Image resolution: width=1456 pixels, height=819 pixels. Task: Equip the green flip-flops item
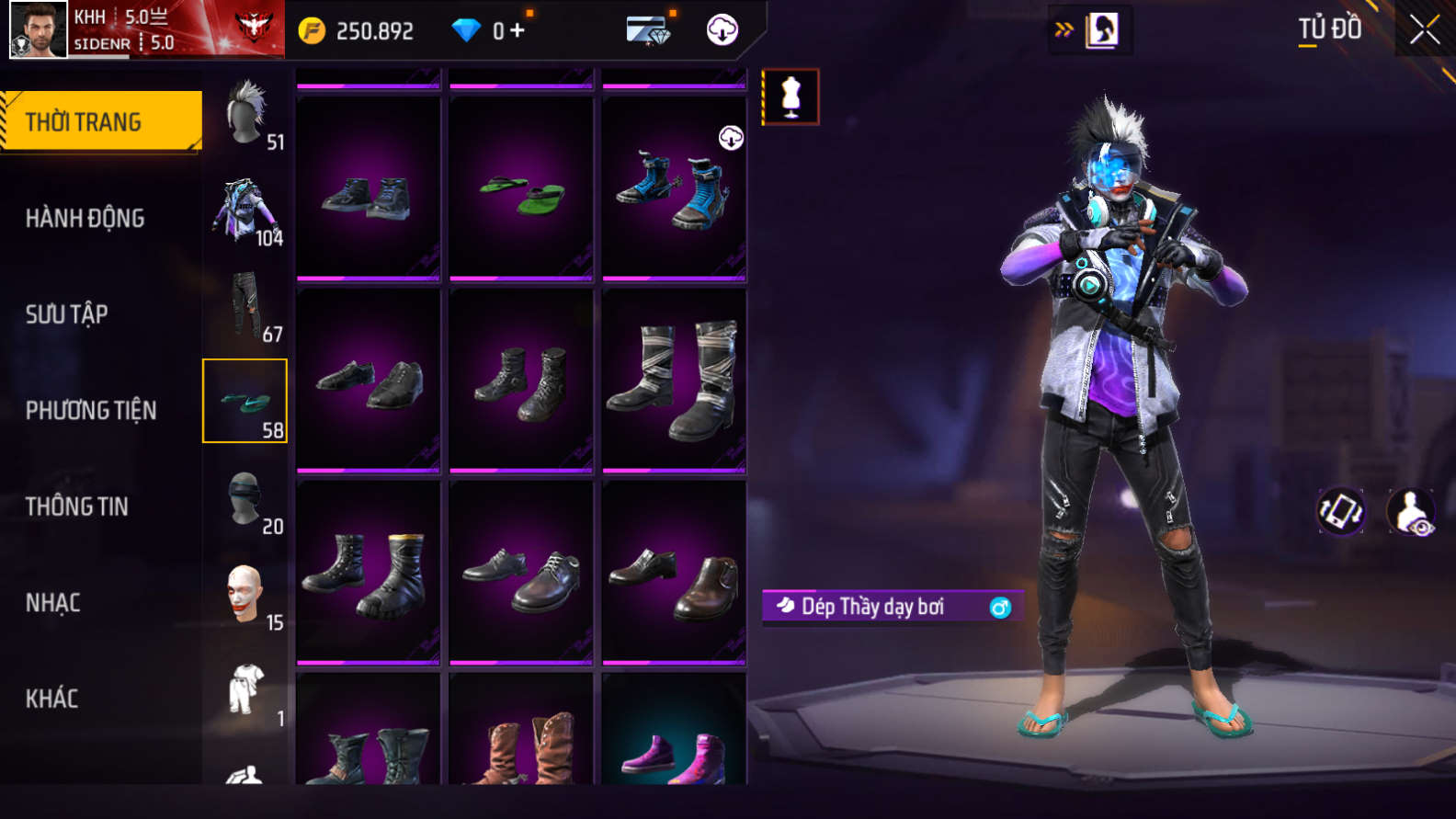(521, 189)
